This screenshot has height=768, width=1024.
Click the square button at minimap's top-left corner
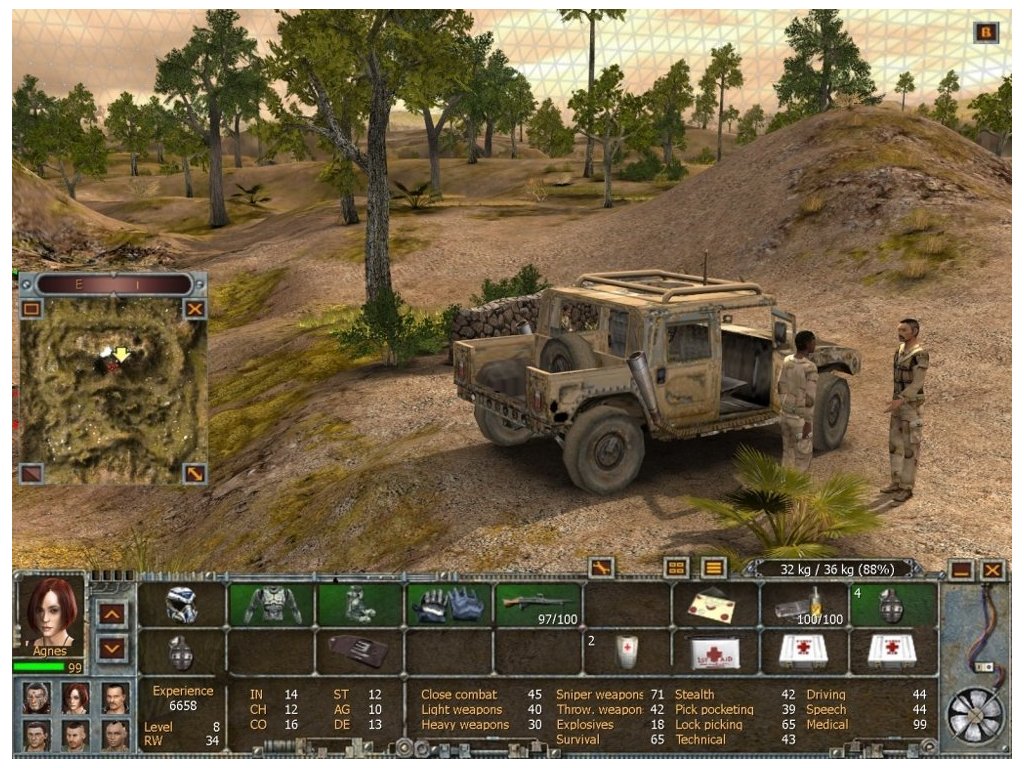pyautogui.click(x=32, y=309)
